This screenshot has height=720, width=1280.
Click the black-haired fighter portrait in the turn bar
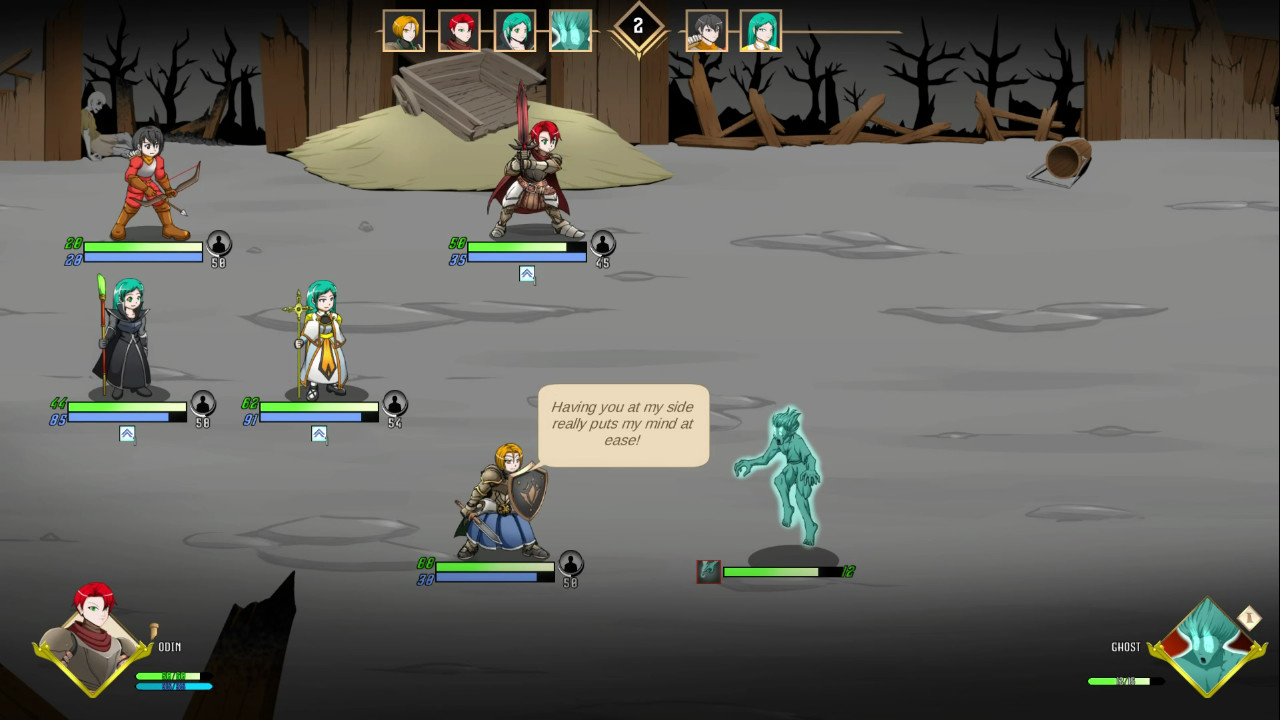click(x=707, y=30)
